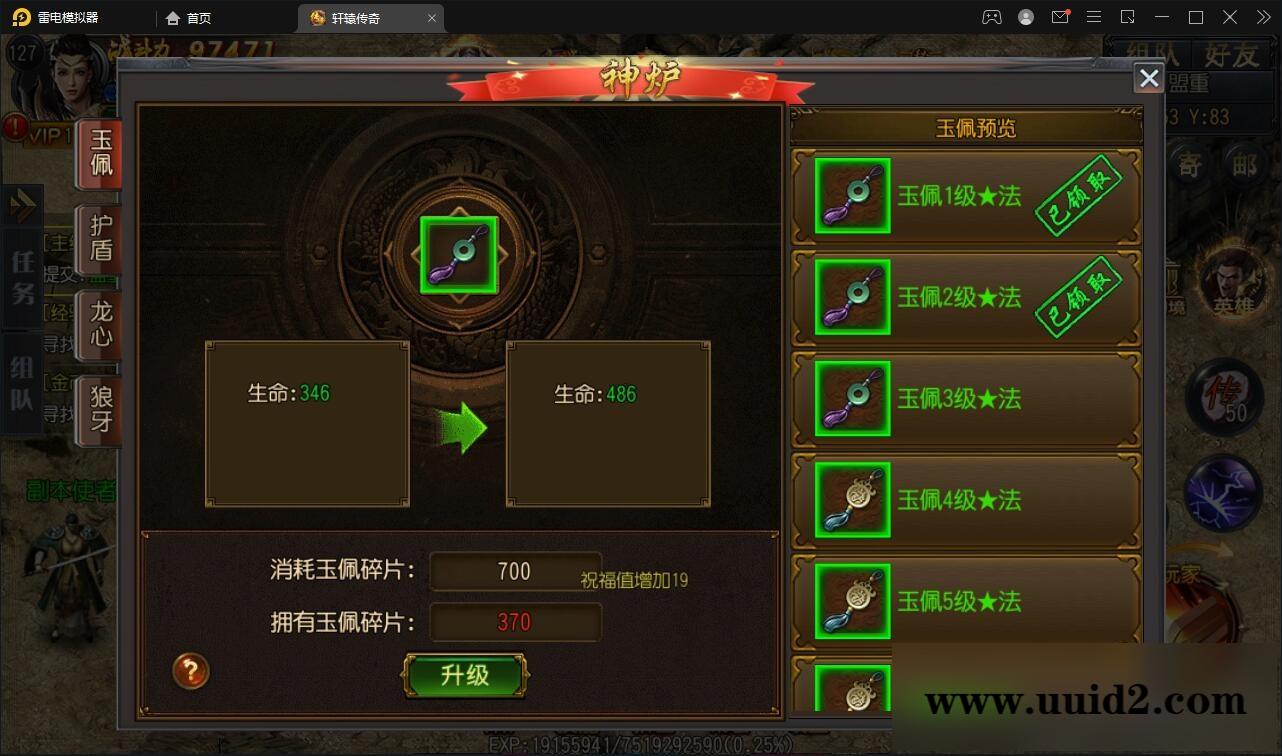Click the messenger envelope icon in emulator toolbar
Image resolution: width=1282 pixels, height=756 pixels.
pyautogui.click(x=1061, y=17)
